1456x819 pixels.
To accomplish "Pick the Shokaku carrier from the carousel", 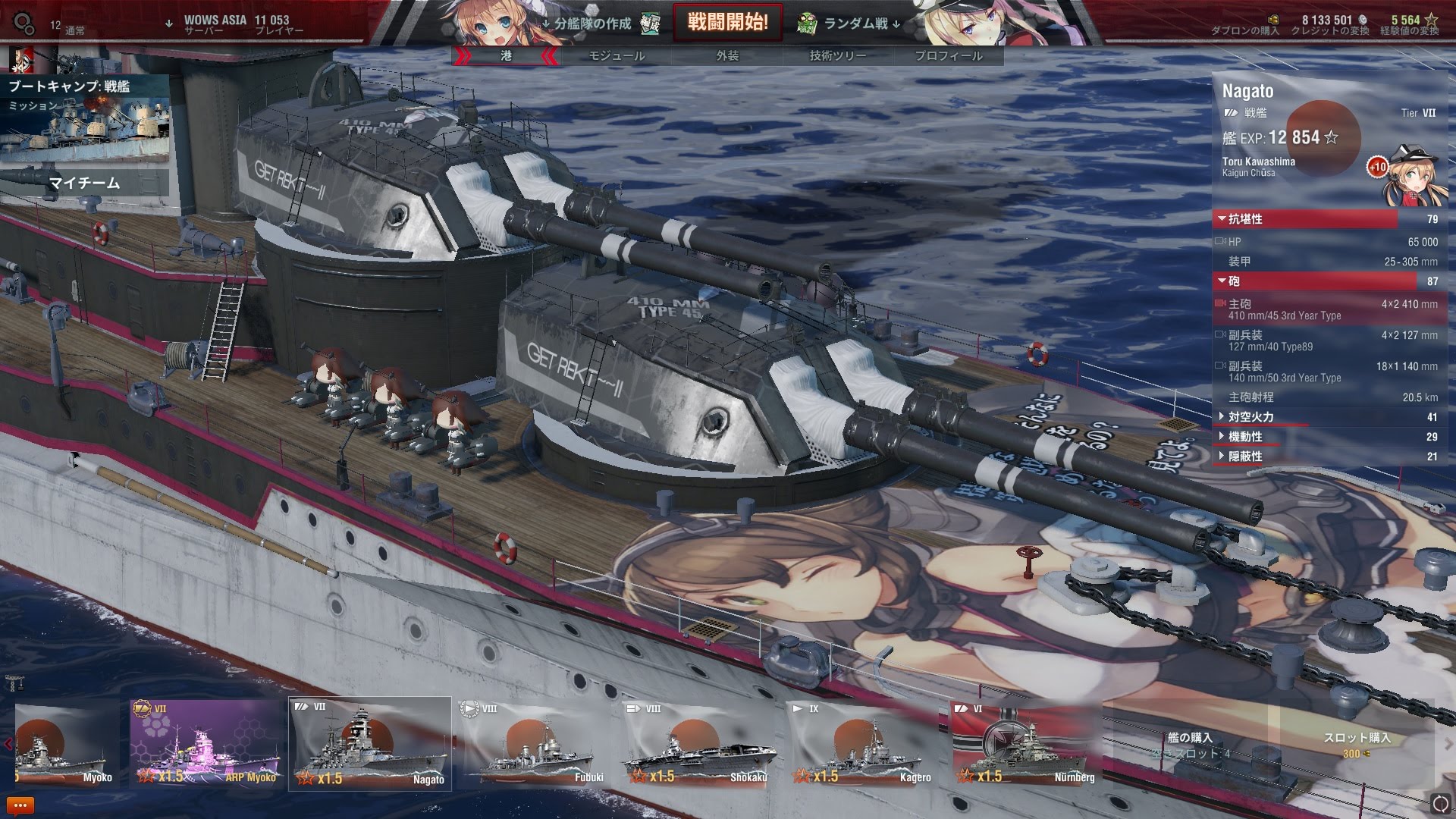I will point(699,744).
